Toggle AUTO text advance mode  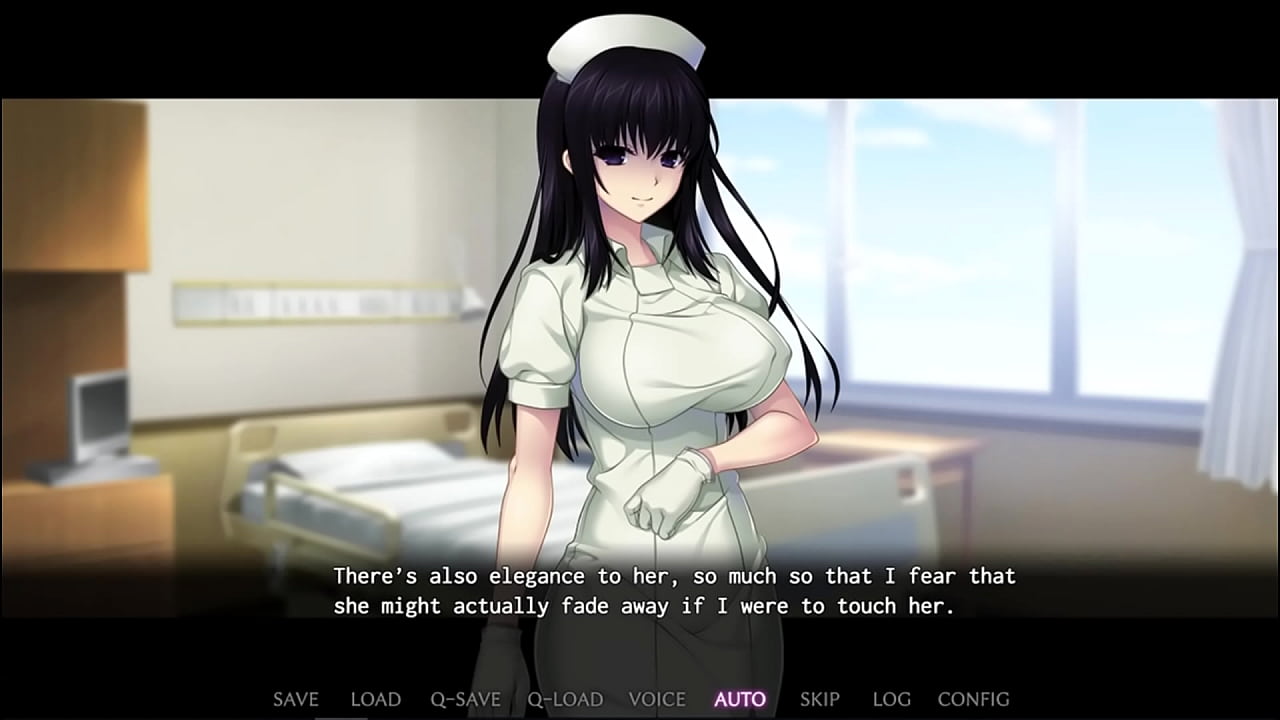point(740,699)
